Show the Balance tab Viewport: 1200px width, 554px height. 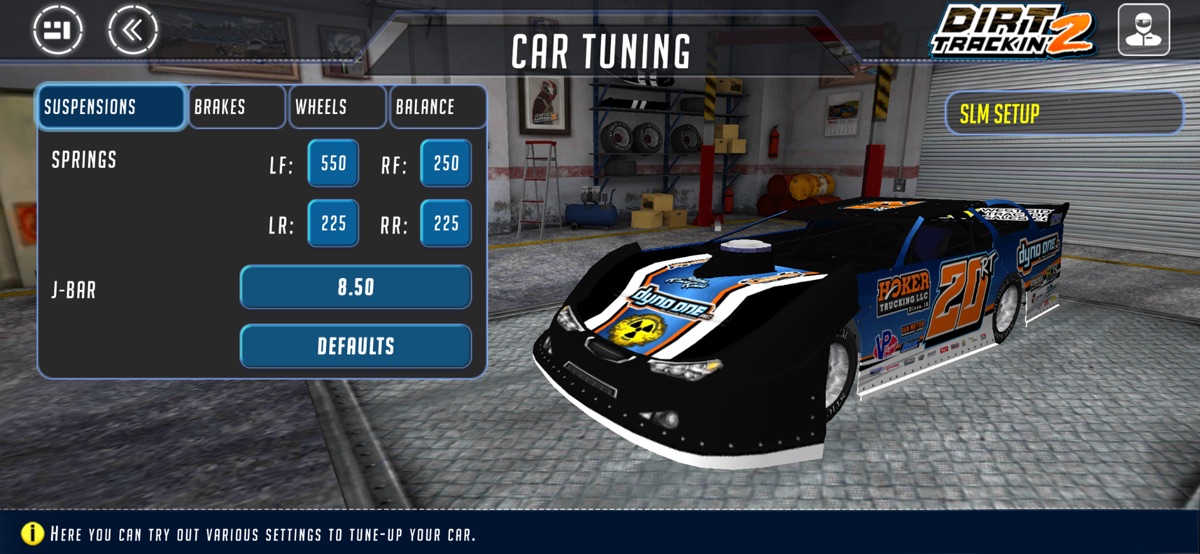click(438, 107)
